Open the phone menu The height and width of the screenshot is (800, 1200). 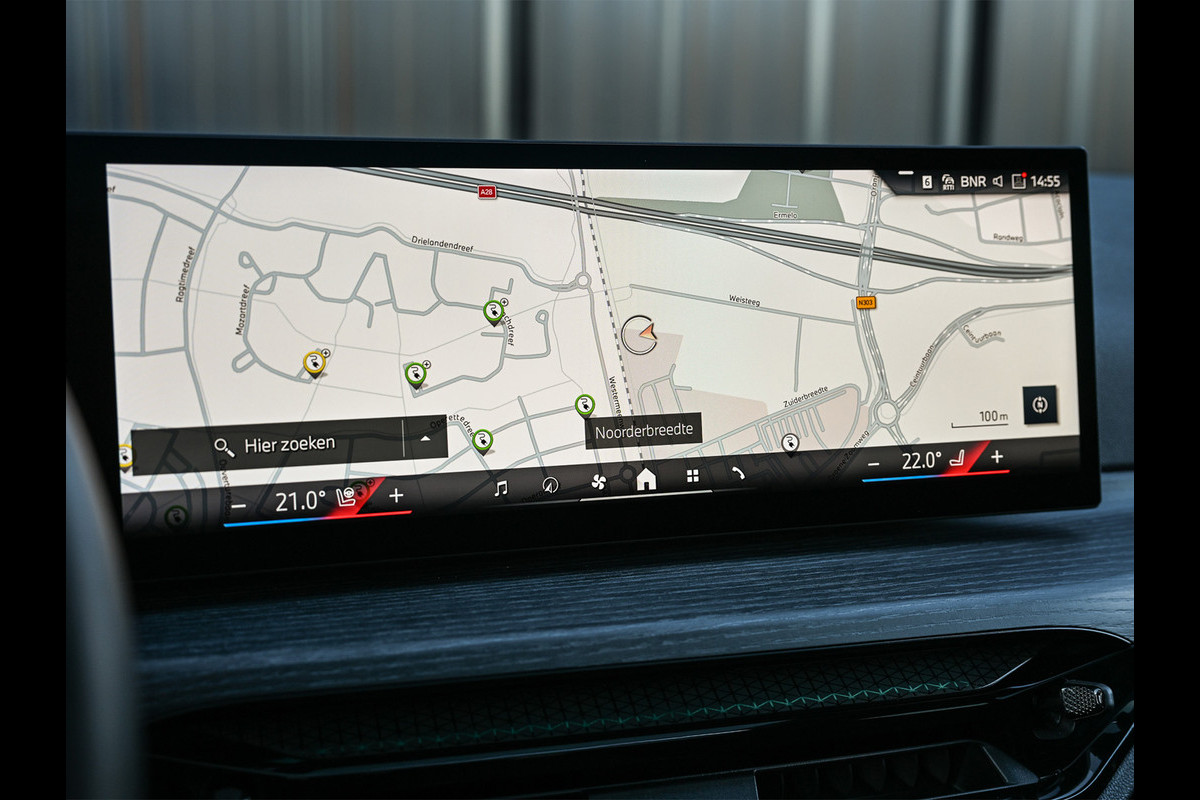738,474
